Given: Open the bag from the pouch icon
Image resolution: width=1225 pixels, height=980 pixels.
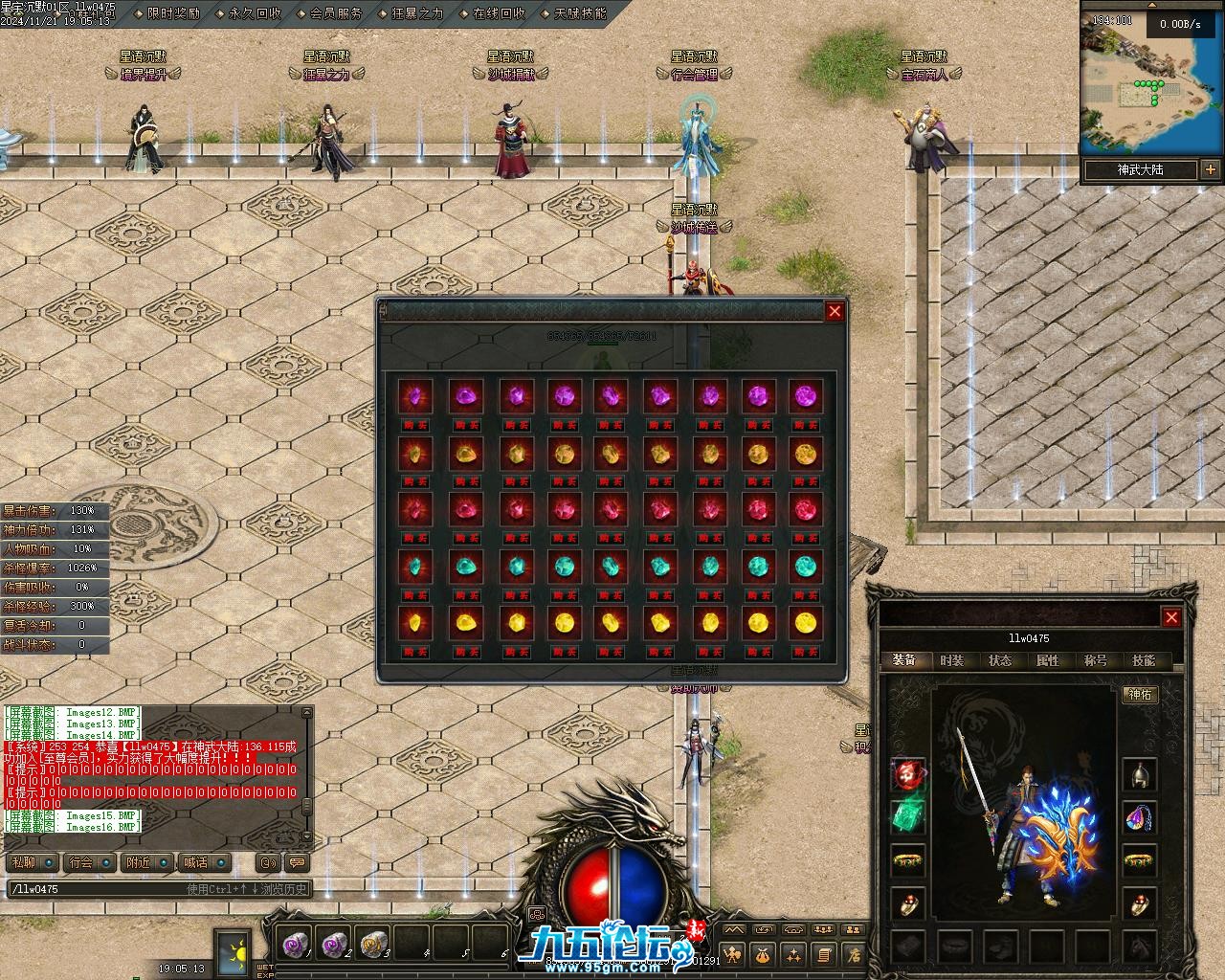Looking at the screenshot, I should pos(764,954).
